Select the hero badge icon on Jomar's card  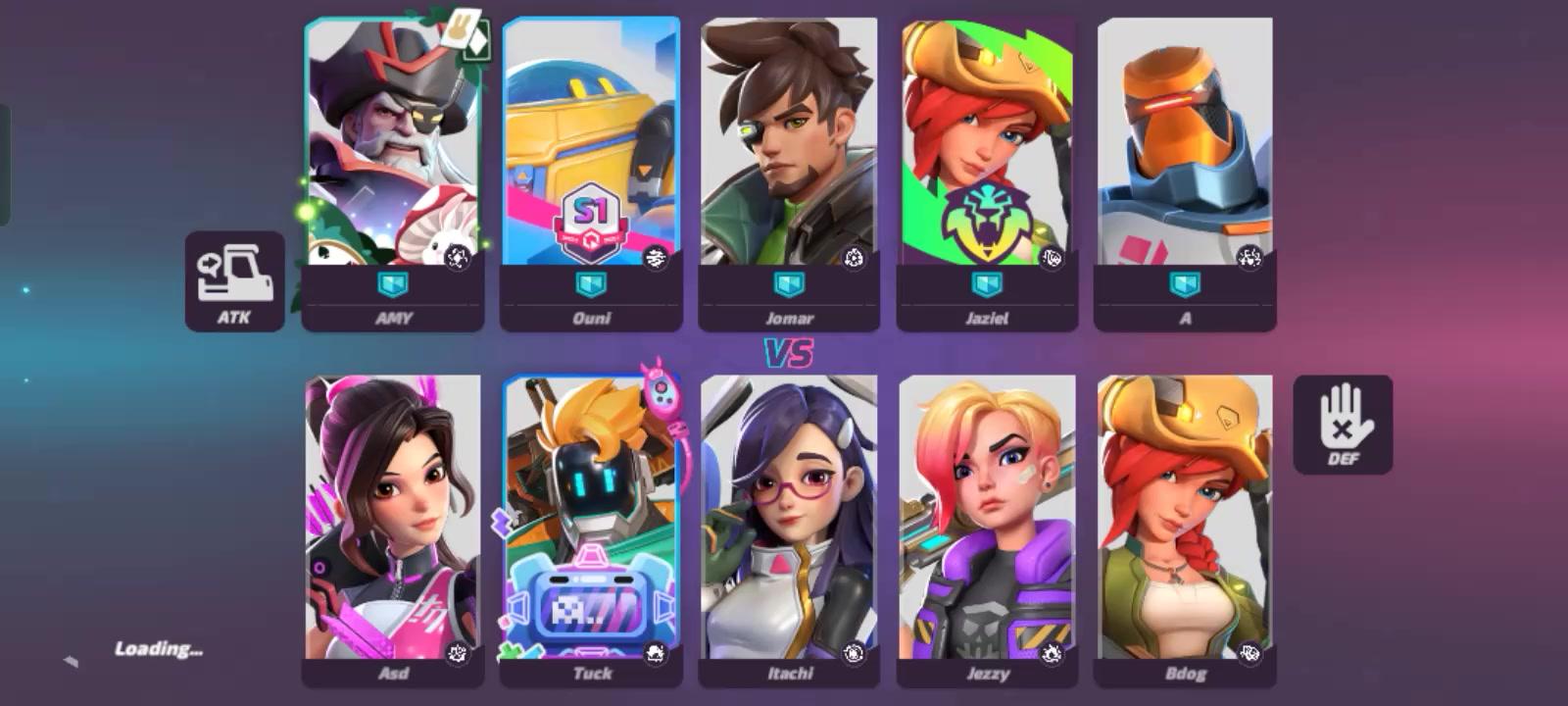click(856, 257)
